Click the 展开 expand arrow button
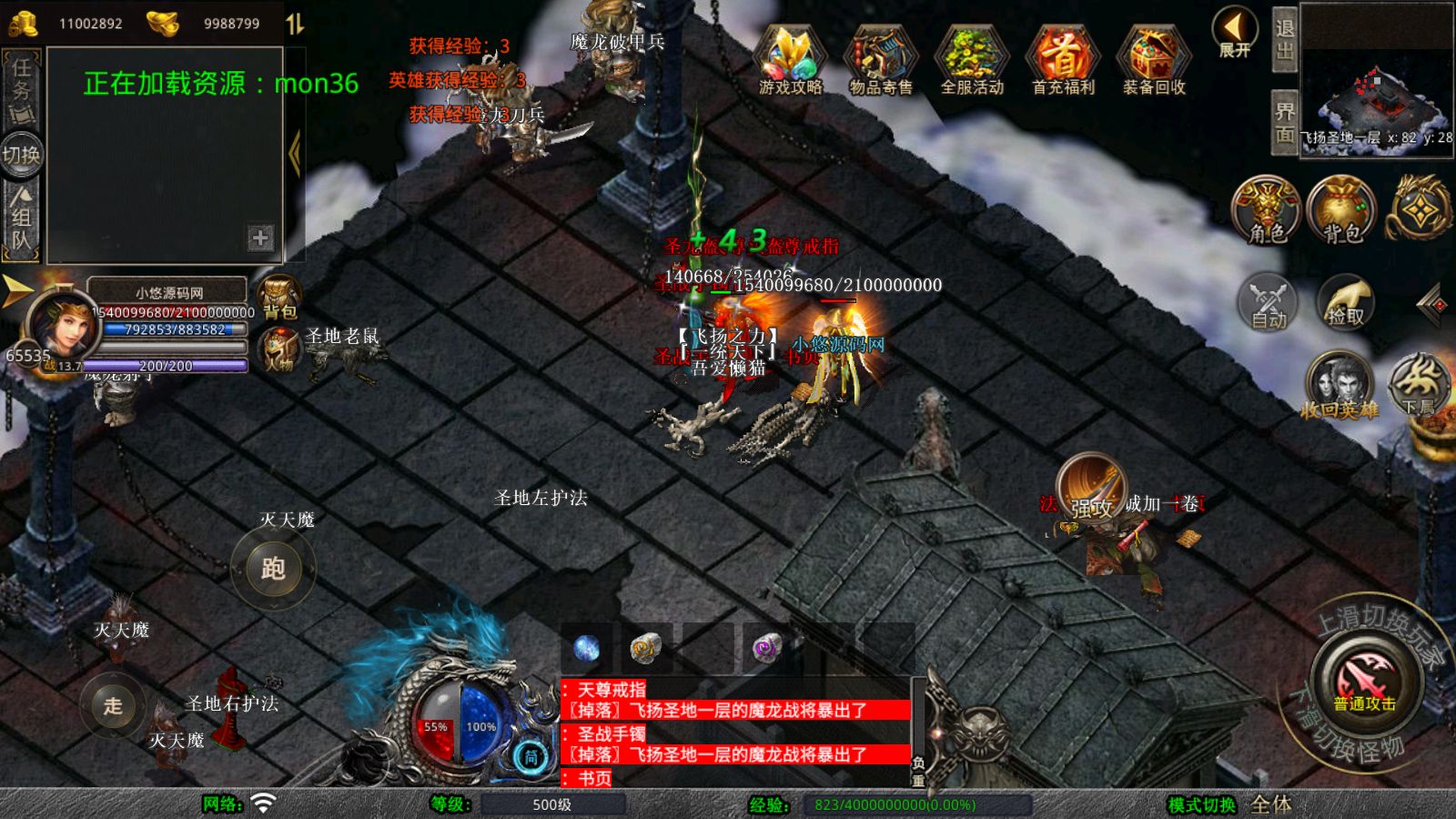Screen dimensions: 1456x819 [1235, 32]
